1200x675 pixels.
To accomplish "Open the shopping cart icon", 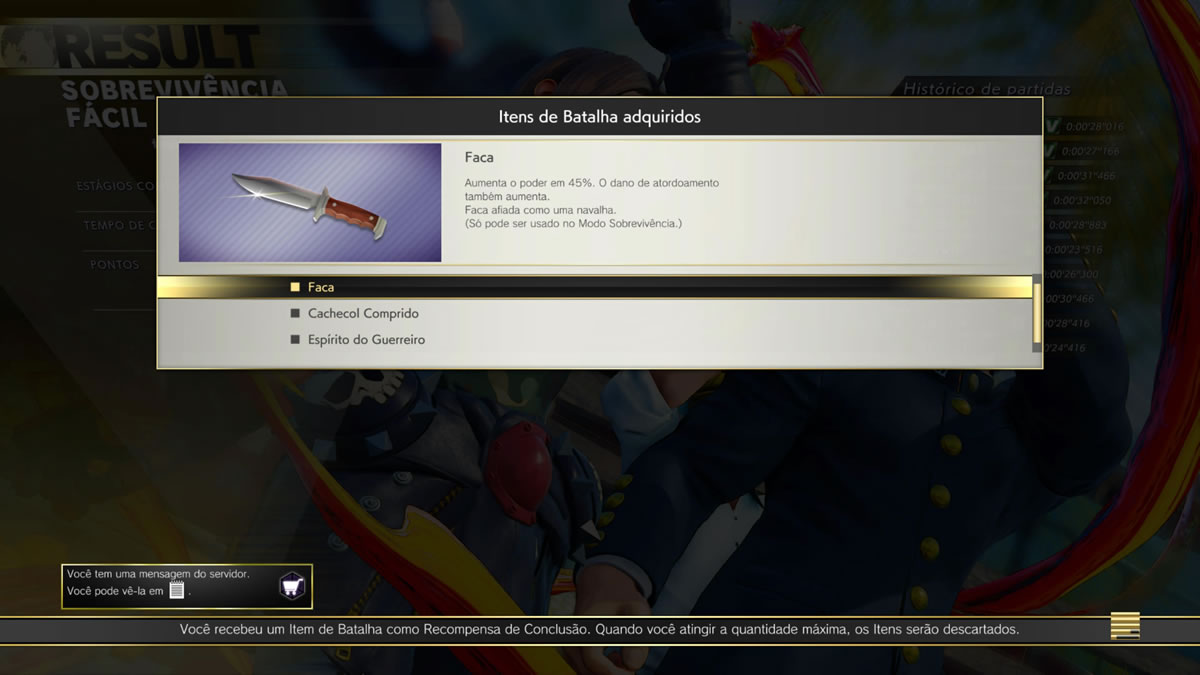I will 292,586.
